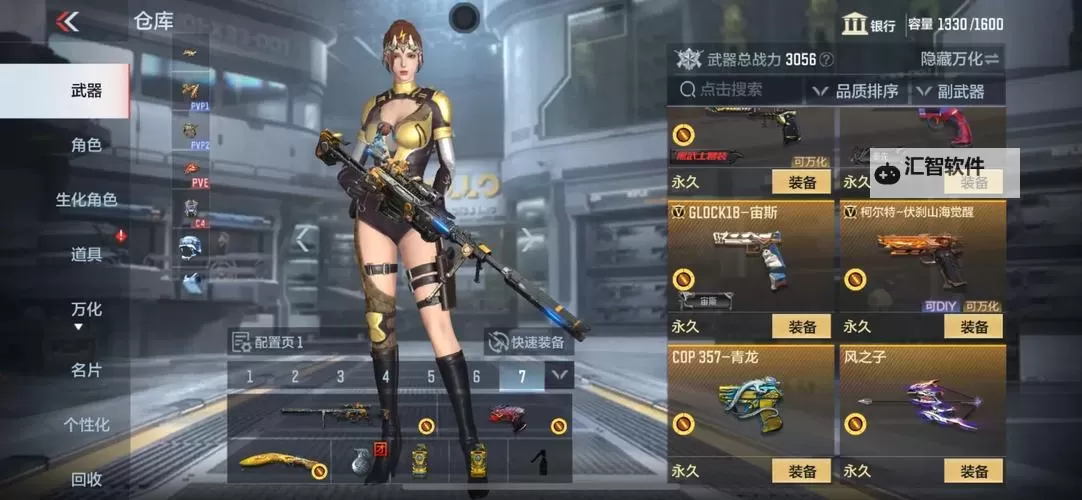Go to the 回收 section
Screen dimensions: 1082x500
(86, 479)
